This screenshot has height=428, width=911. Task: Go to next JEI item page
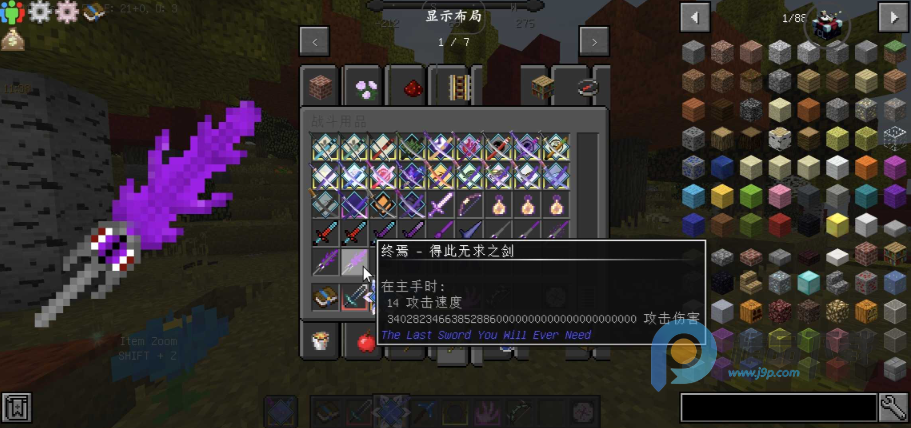tap(891, 17)
